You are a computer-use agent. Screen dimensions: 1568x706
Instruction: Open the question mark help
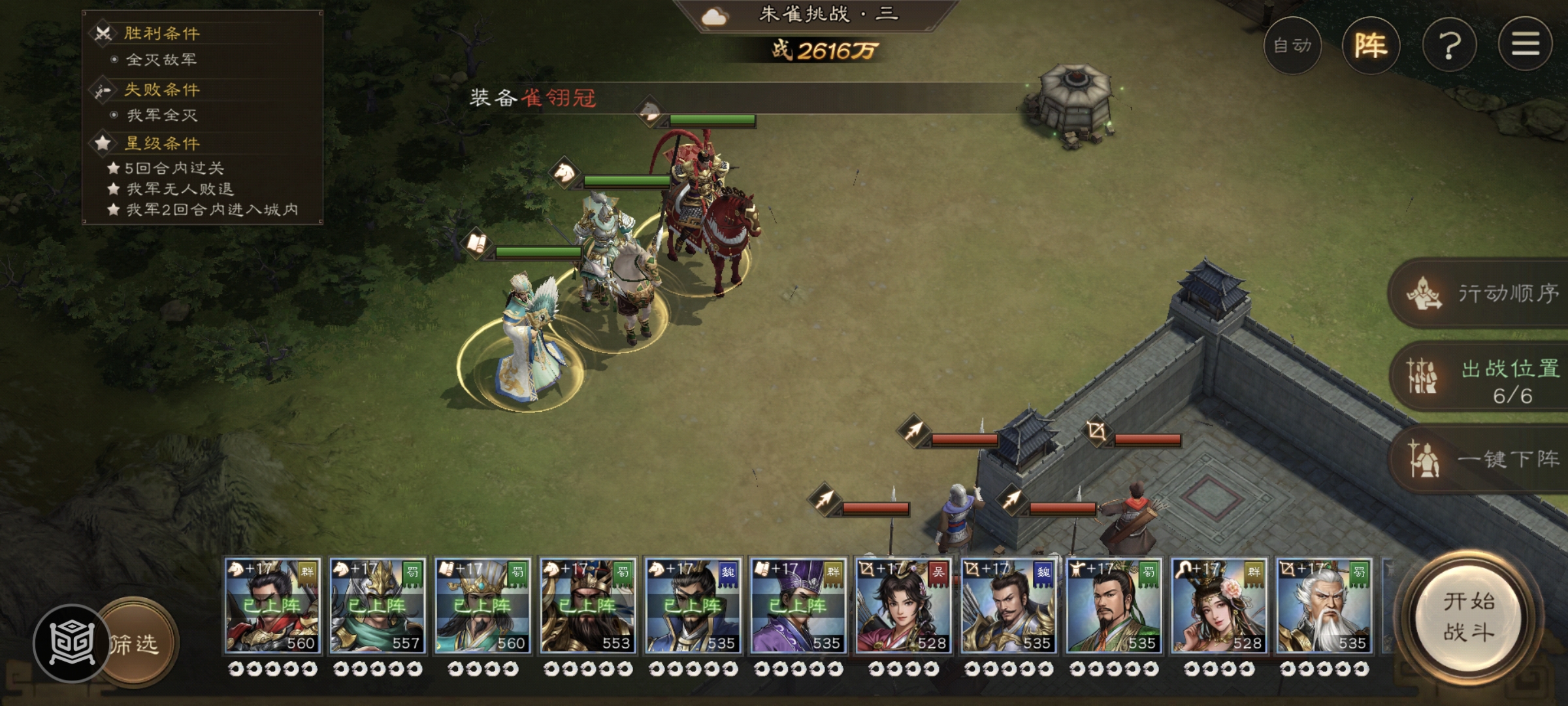(1449, 46)
